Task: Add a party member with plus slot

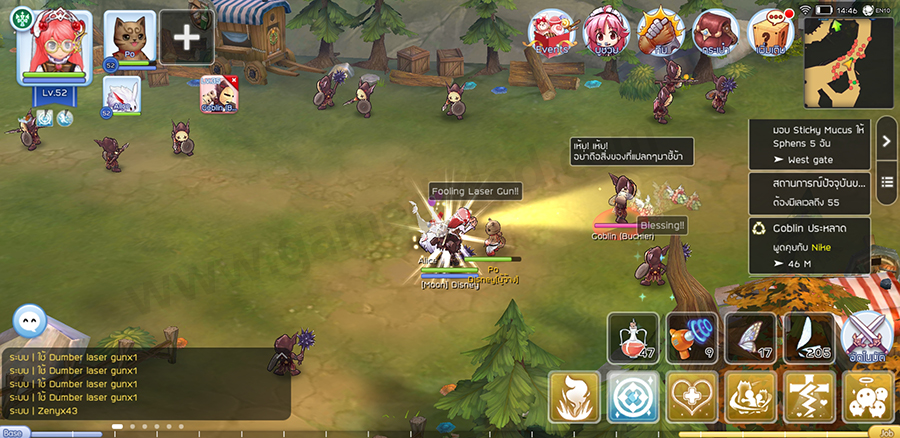Action: [x=186, y=37]
